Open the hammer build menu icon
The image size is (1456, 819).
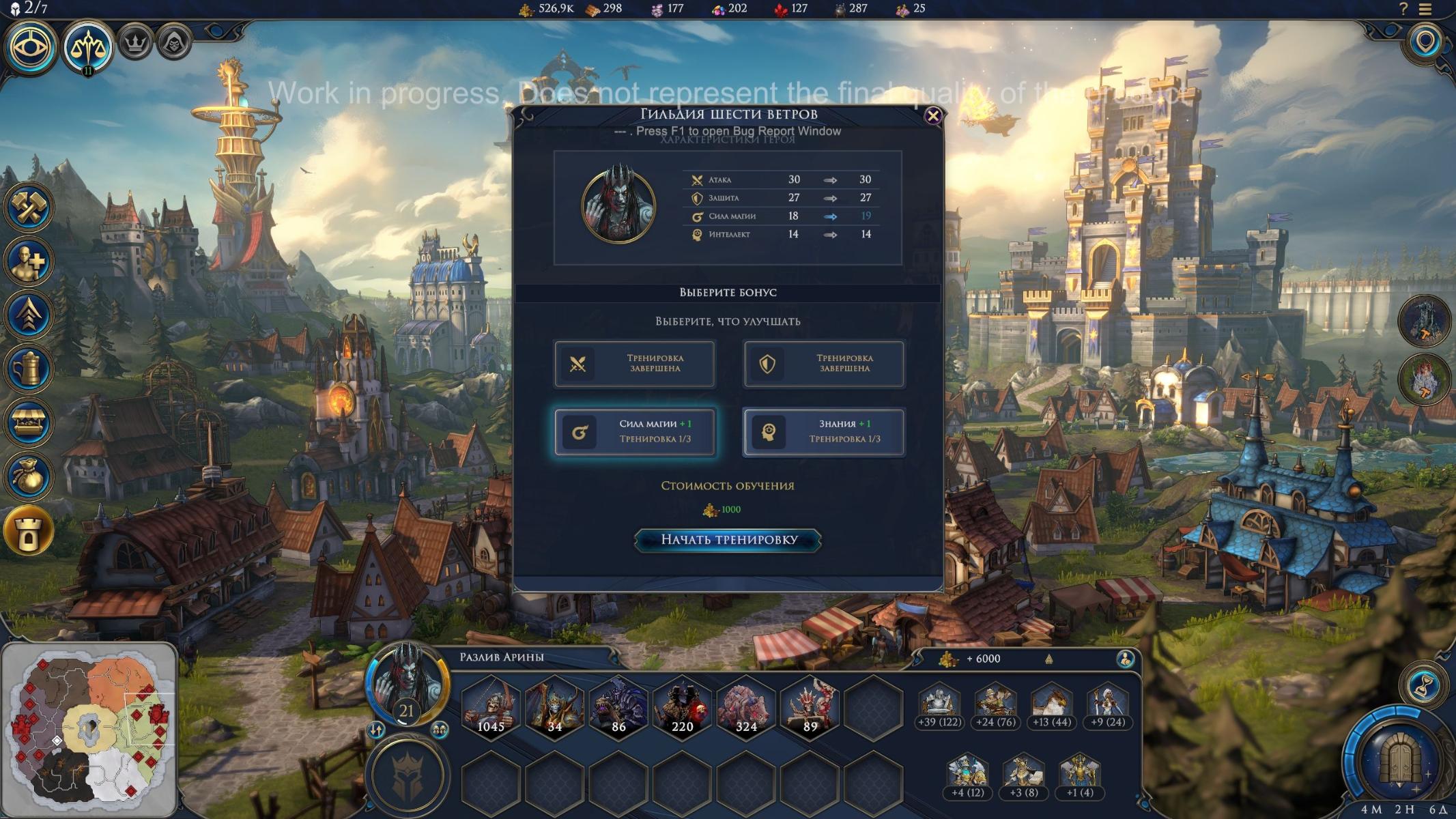[29, 207]
